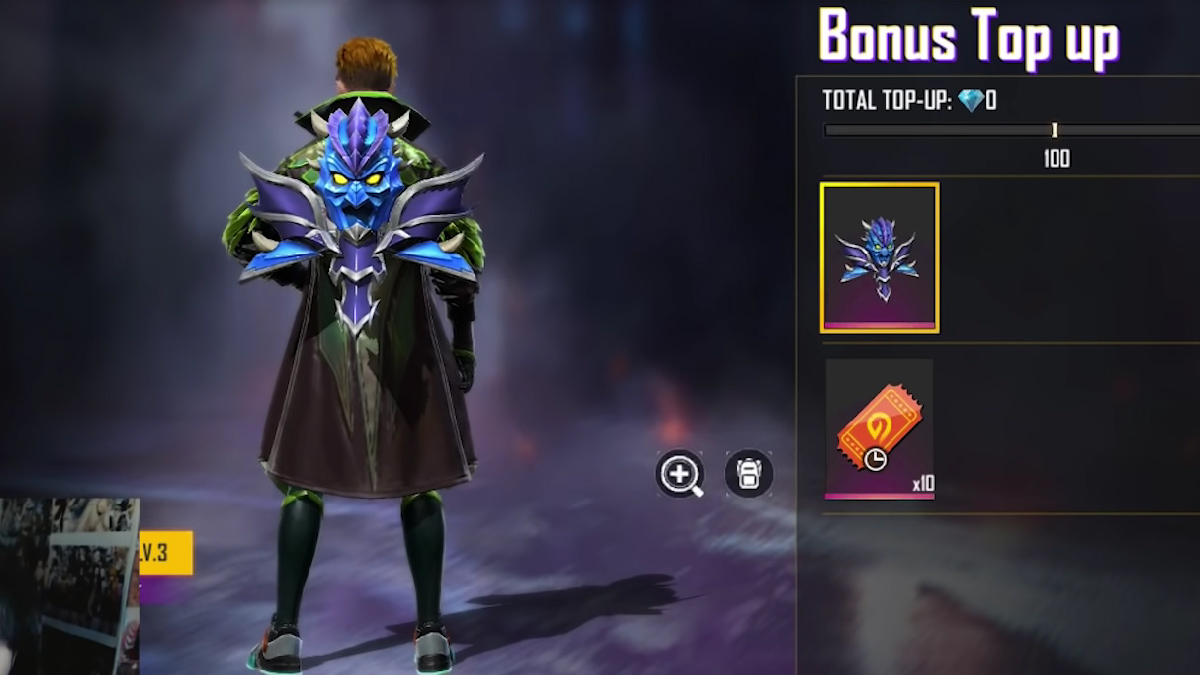This screenshot has width=1200, height=675.
Task: Select the blue demon backpack reward
Action: (879, 257)
